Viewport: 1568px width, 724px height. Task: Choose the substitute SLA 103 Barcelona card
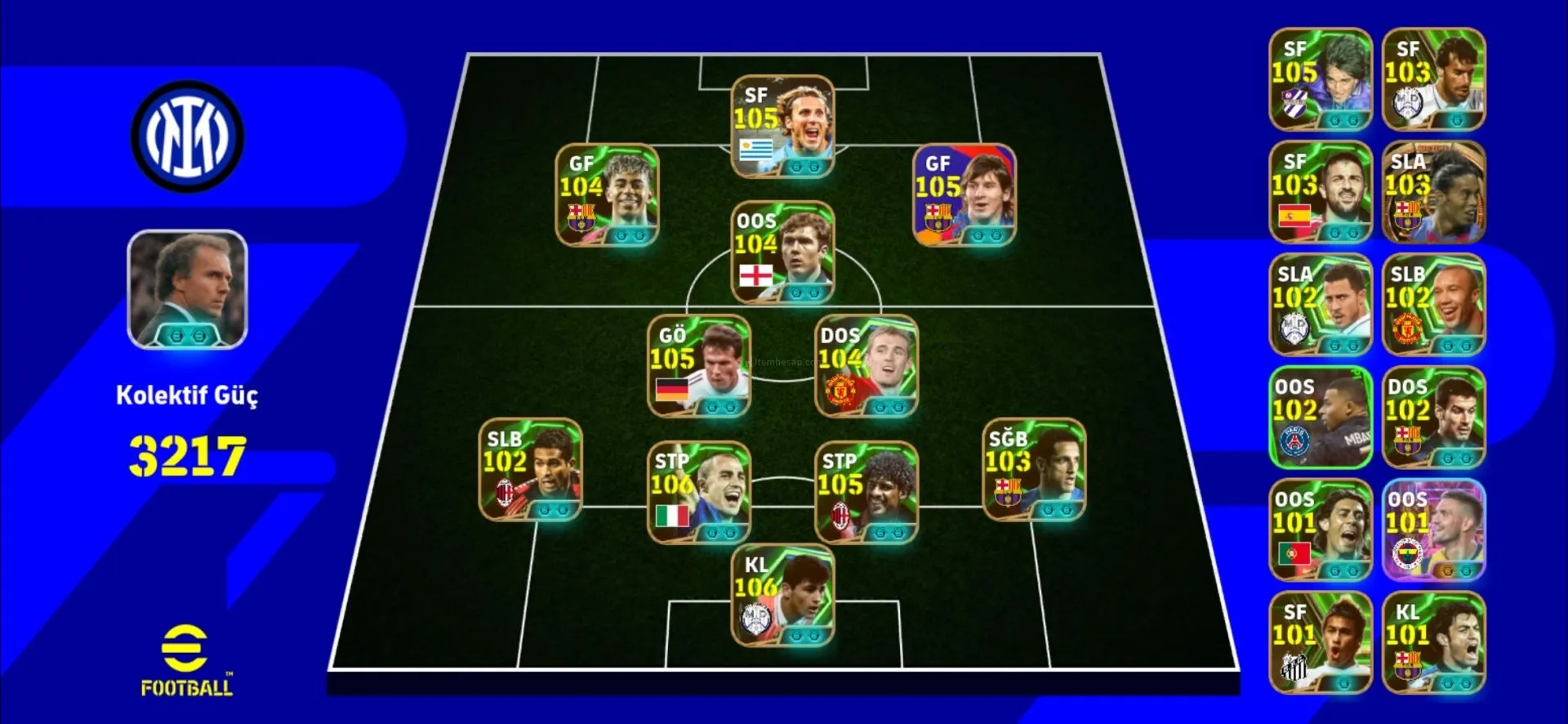tap(1433, 192)
